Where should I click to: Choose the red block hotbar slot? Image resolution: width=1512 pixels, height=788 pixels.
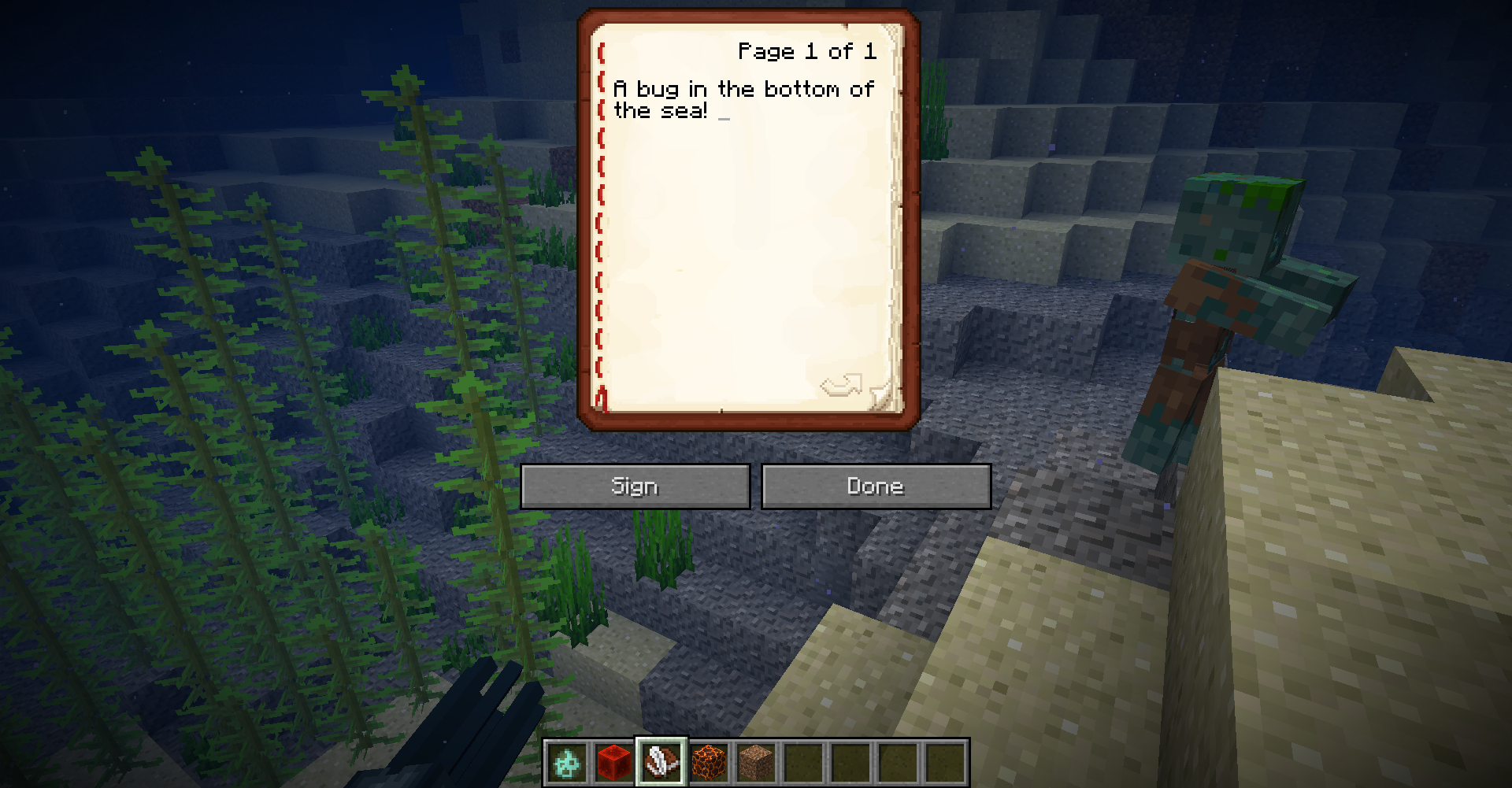click(x=614, y=762)
